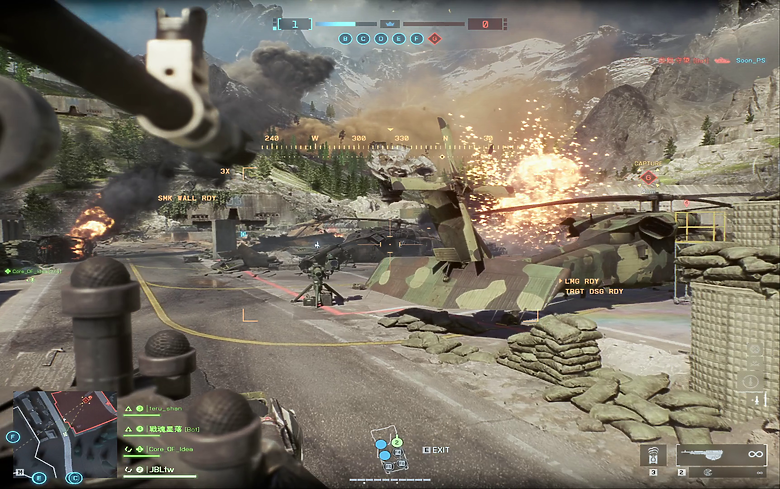780x489 pixels.
Task: Select objective F marker in the top bar
Action: coord(416,39)
